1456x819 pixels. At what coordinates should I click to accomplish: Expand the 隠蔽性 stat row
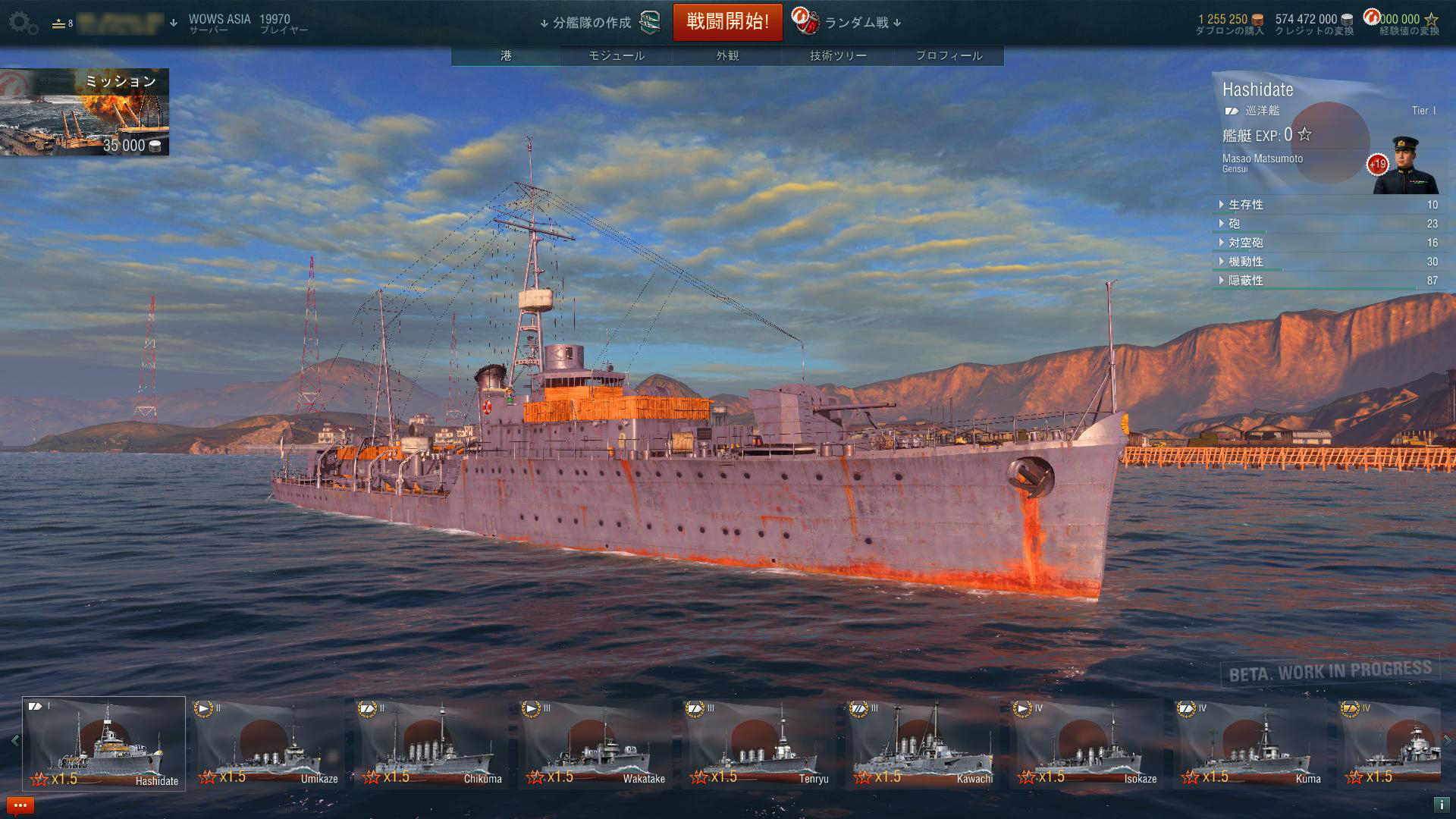click(1245, 281)
